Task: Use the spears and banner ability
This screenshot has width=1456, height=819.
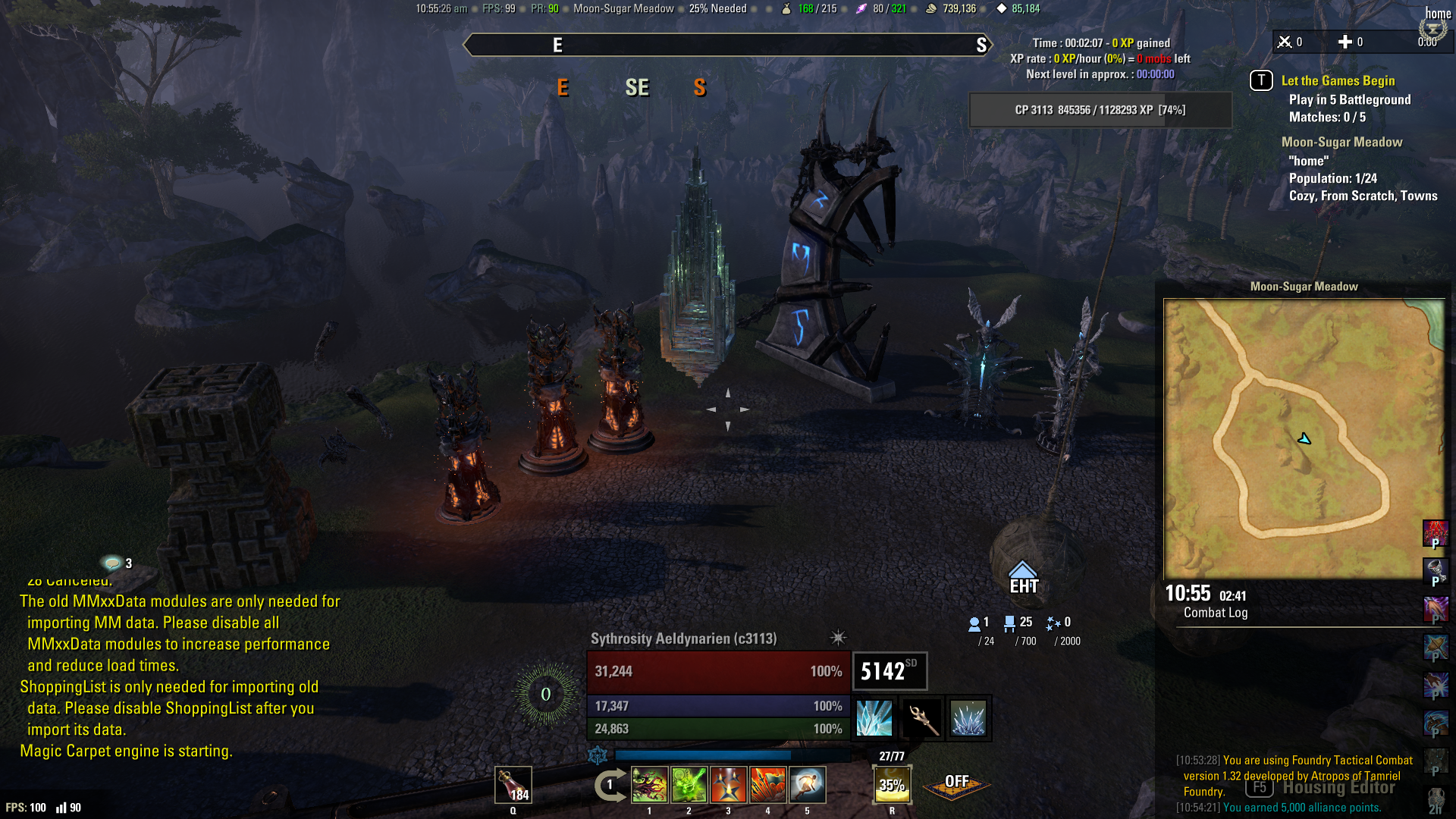Action: click(x=768, y=785)
